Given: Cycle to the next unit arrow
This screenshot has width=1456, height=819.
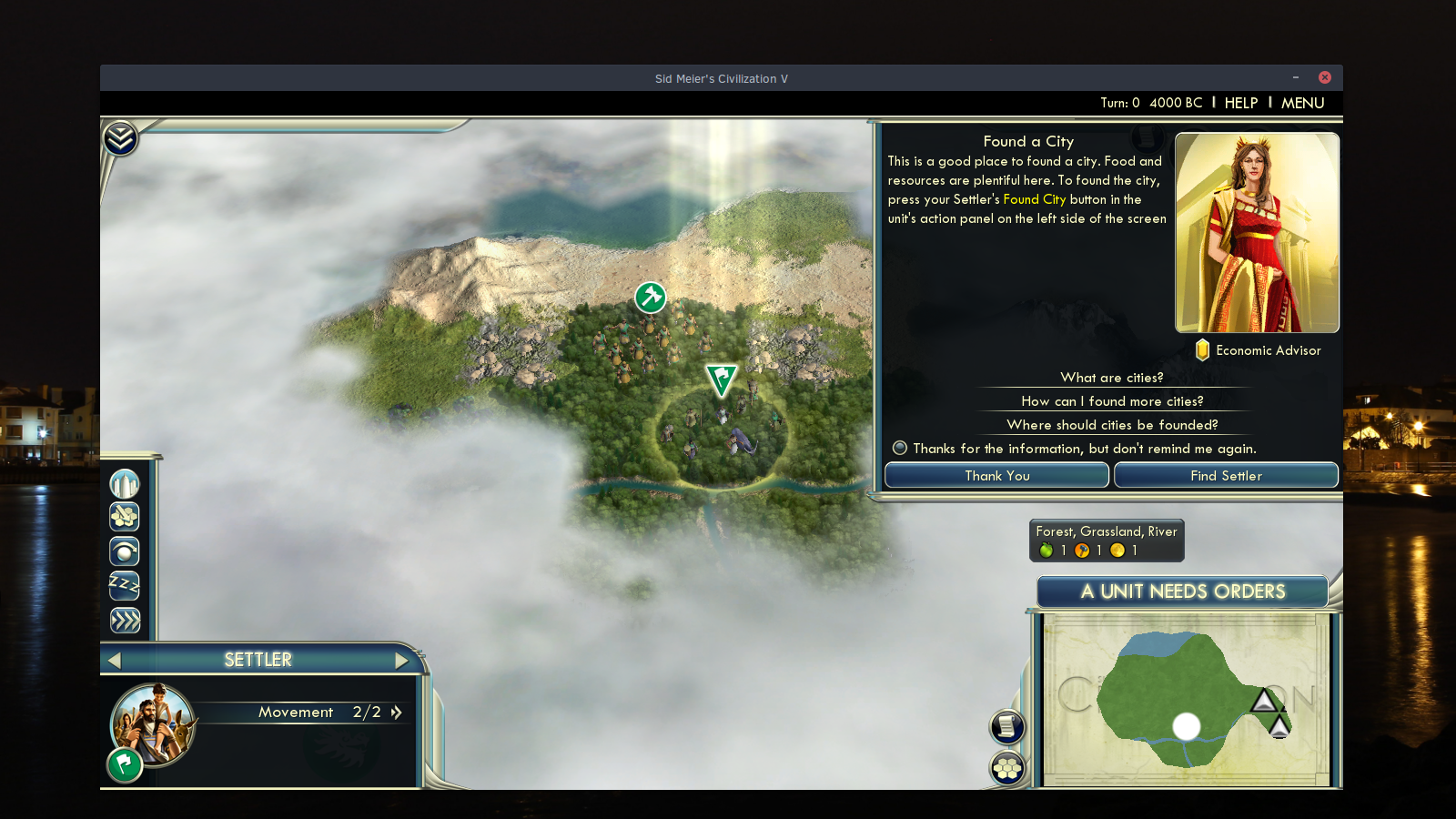Looking at the screenshot, I should coord(401,661).
